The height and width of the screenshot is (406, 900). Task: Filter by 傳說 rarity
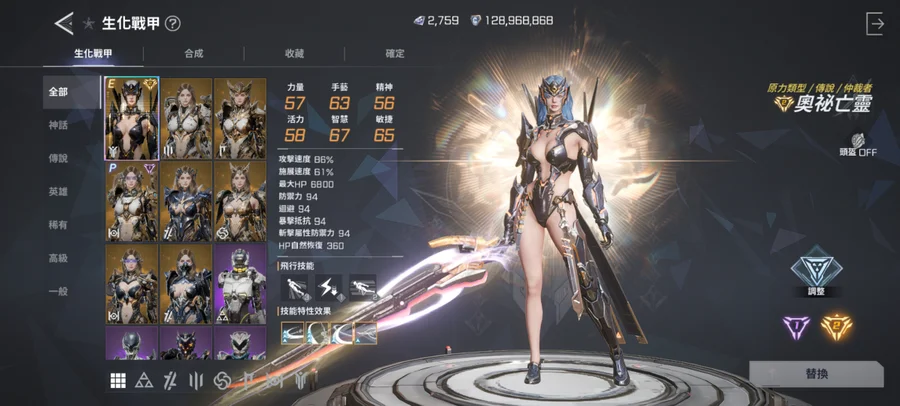59,159
